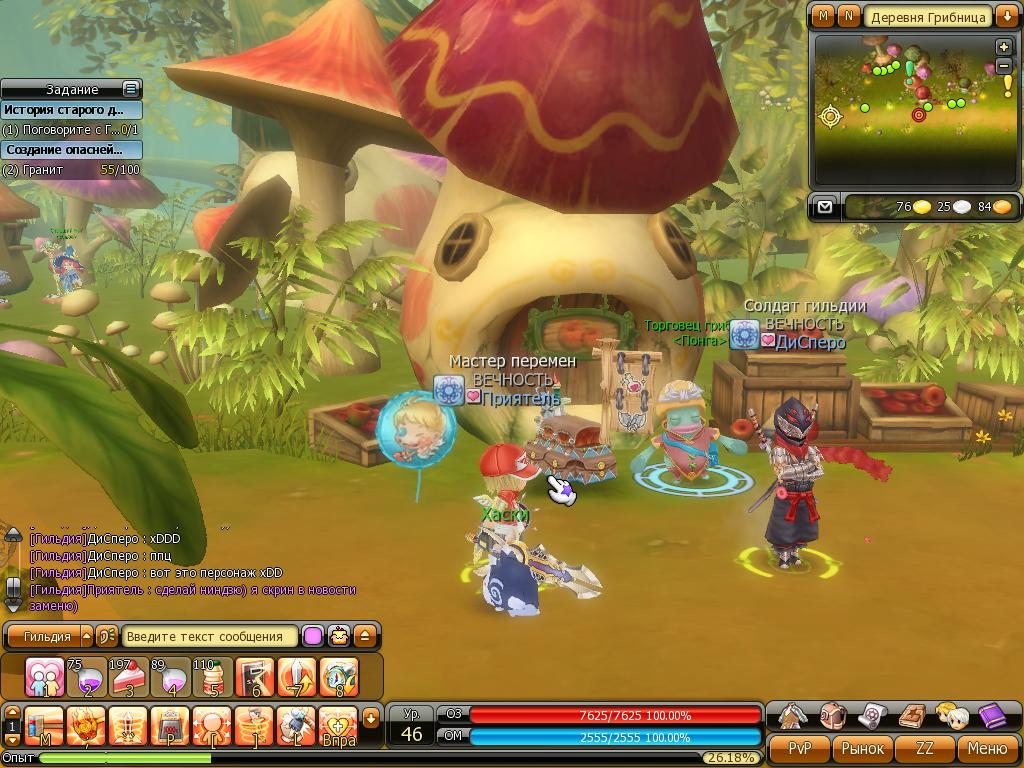Screen dimensions: 1024x768
Task: Open the Меню button
Action: 987,748
